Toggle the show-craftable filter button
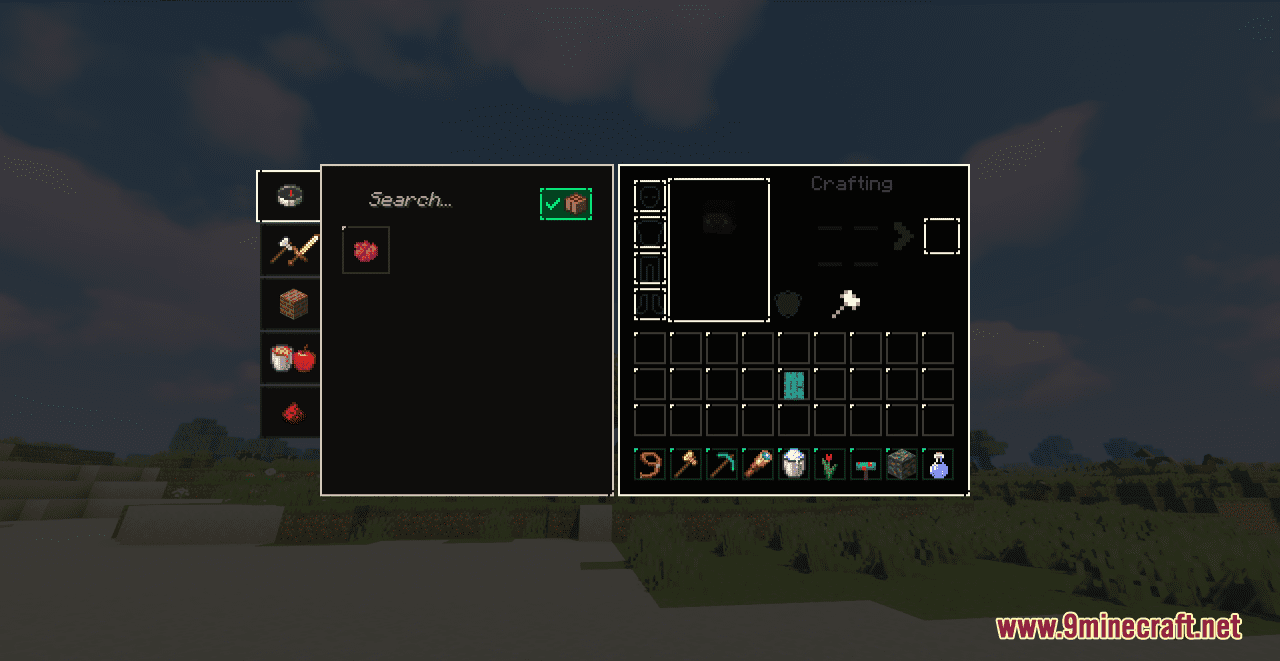 coord(566,204)
